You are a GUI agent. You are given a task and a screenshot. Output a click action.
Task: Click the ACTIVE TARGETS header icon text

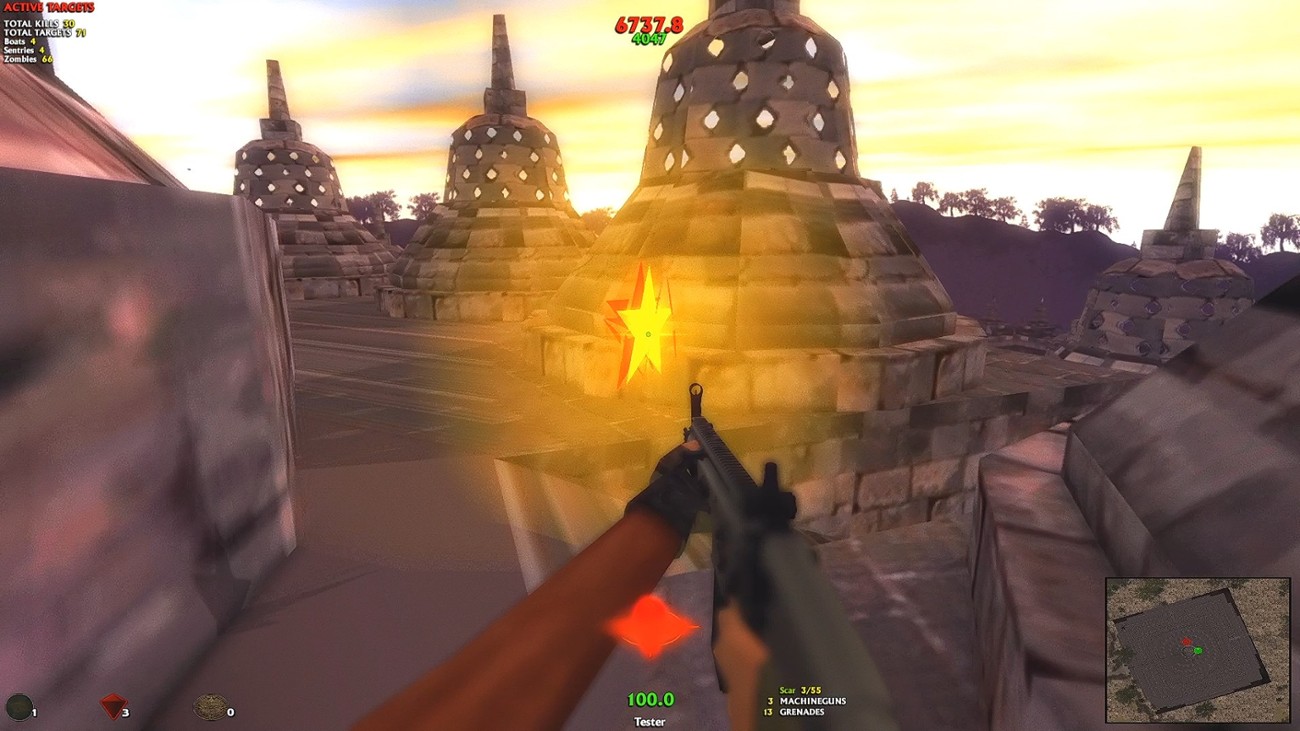tap(48, 8)
